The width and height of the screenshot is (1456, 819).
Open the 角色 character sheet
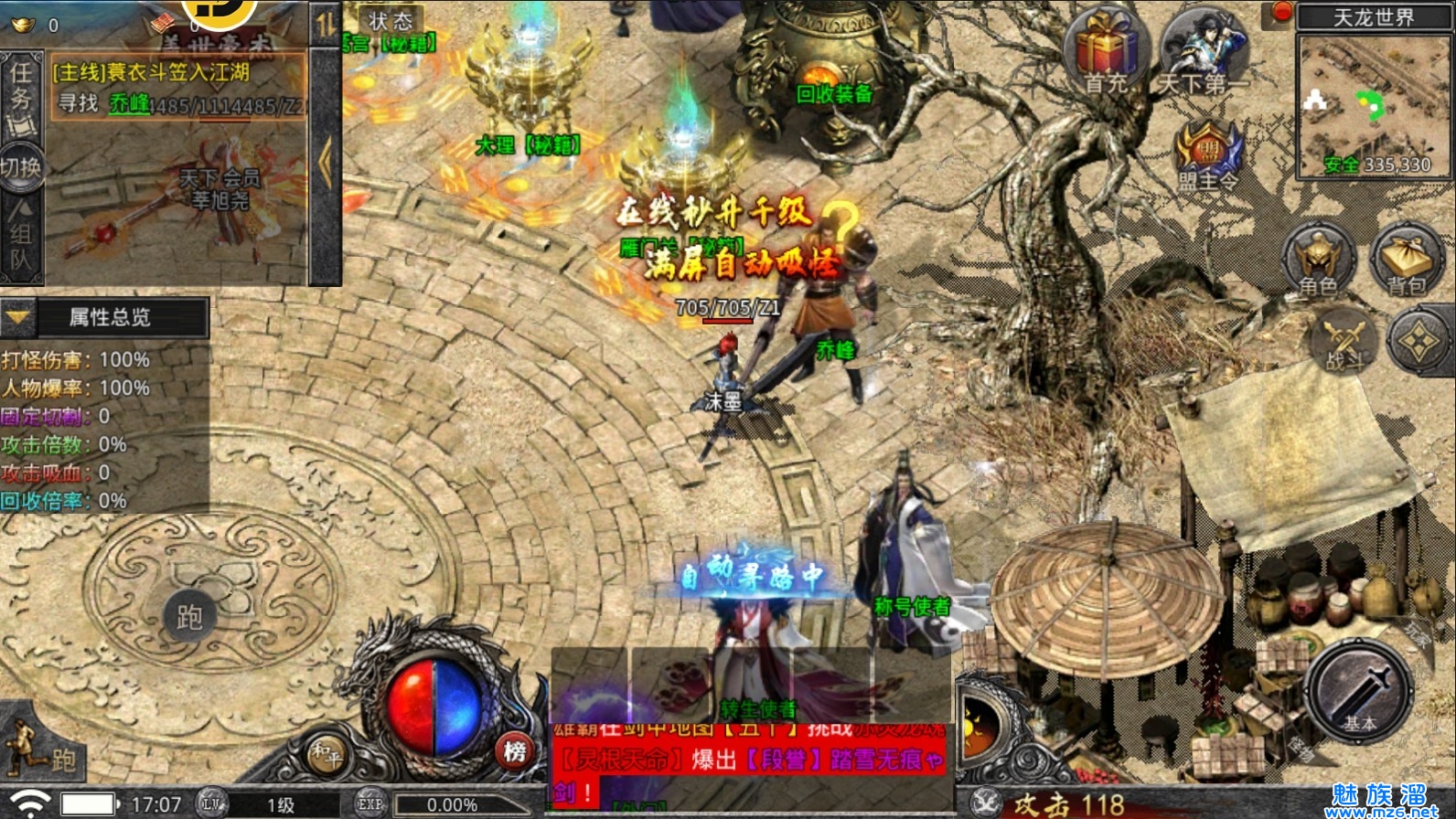[1318, 261]
